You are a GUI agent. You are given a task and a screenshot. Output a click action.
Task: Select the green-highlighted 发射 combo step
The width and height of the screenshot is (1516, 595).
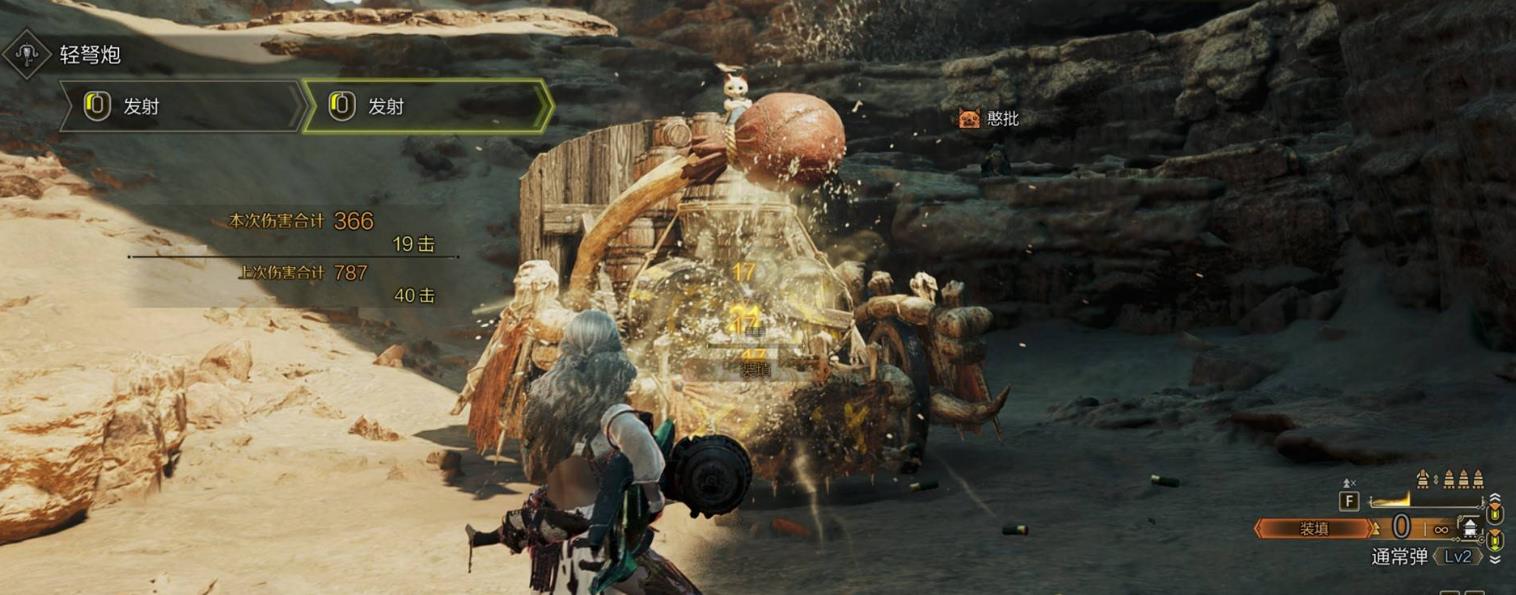[428, 106]
